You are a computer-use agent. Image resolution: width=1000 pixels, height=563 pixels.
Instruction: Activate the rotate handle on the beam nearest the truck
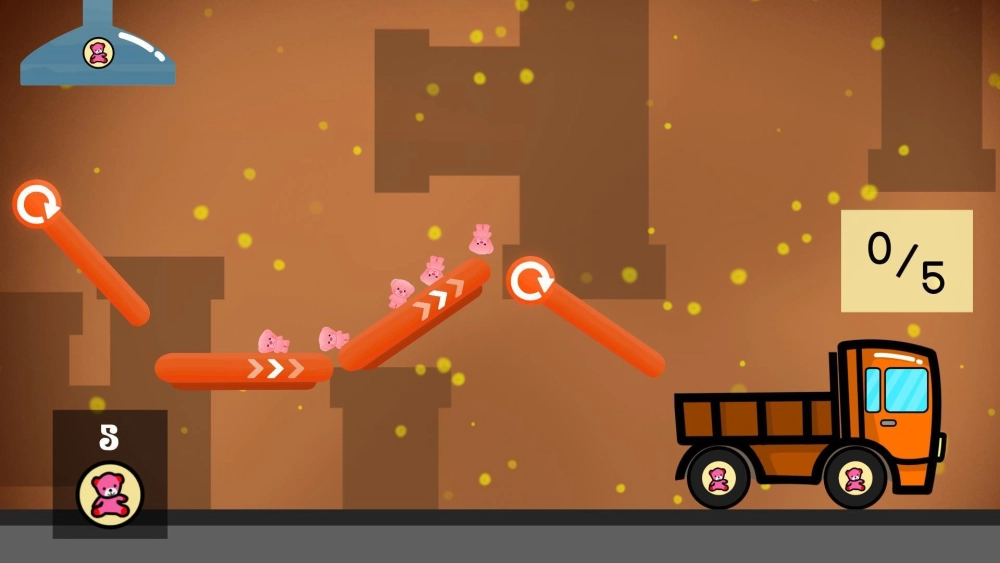(x=529, y=281)
